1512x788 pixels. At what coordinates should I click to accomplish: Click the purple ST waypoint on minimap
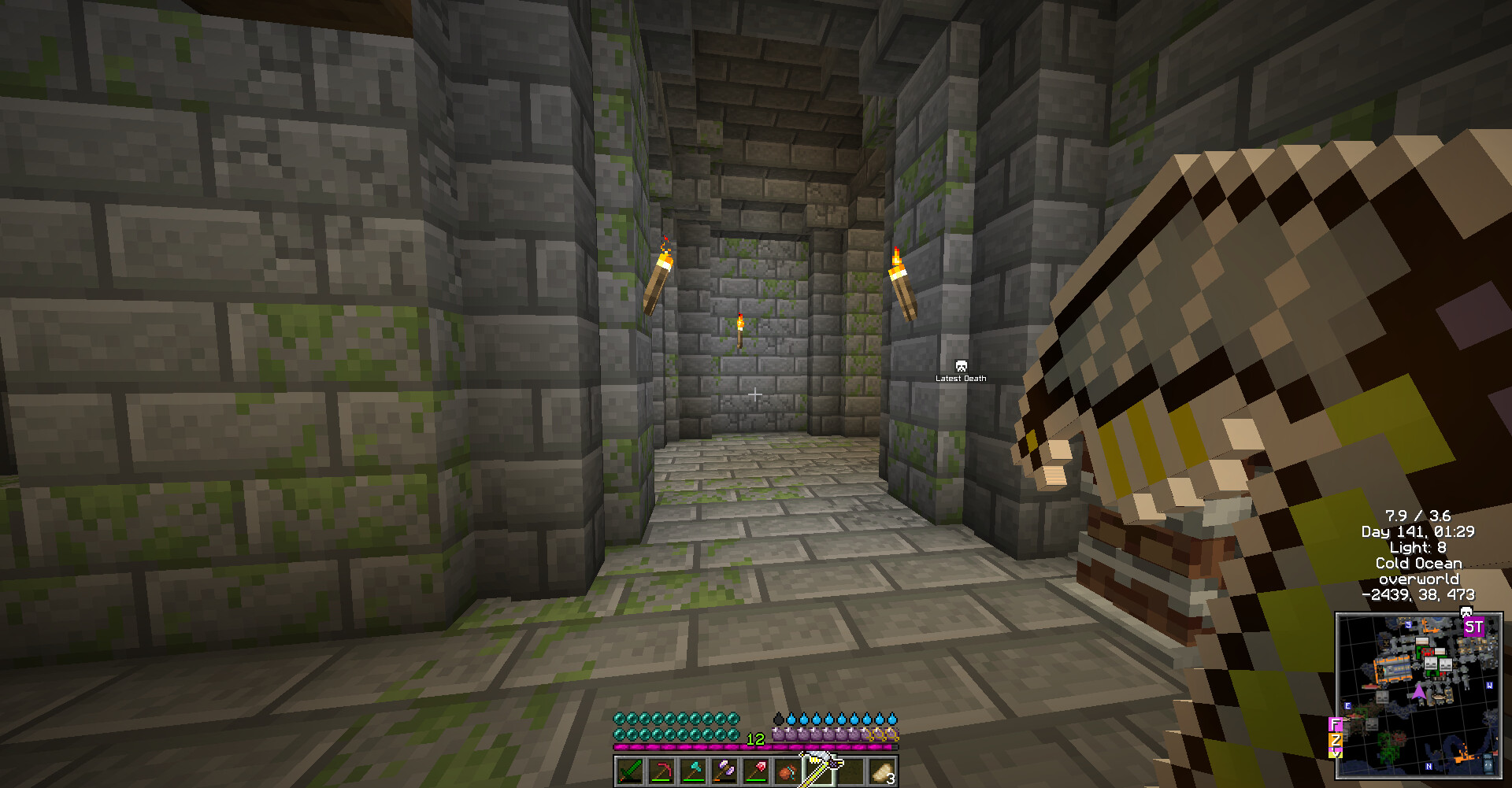click(1473, 627)
